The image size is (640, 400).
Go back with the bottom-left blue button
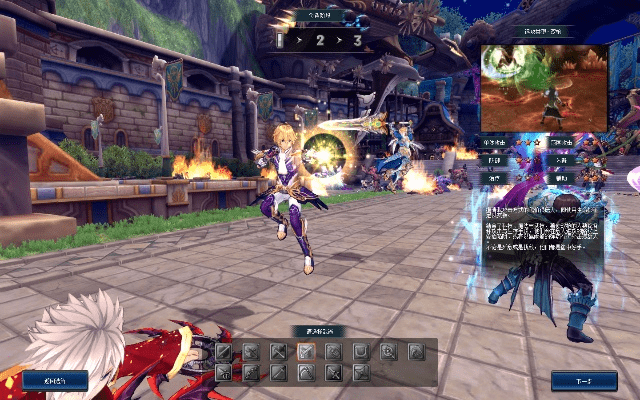[x=55, y=381]
